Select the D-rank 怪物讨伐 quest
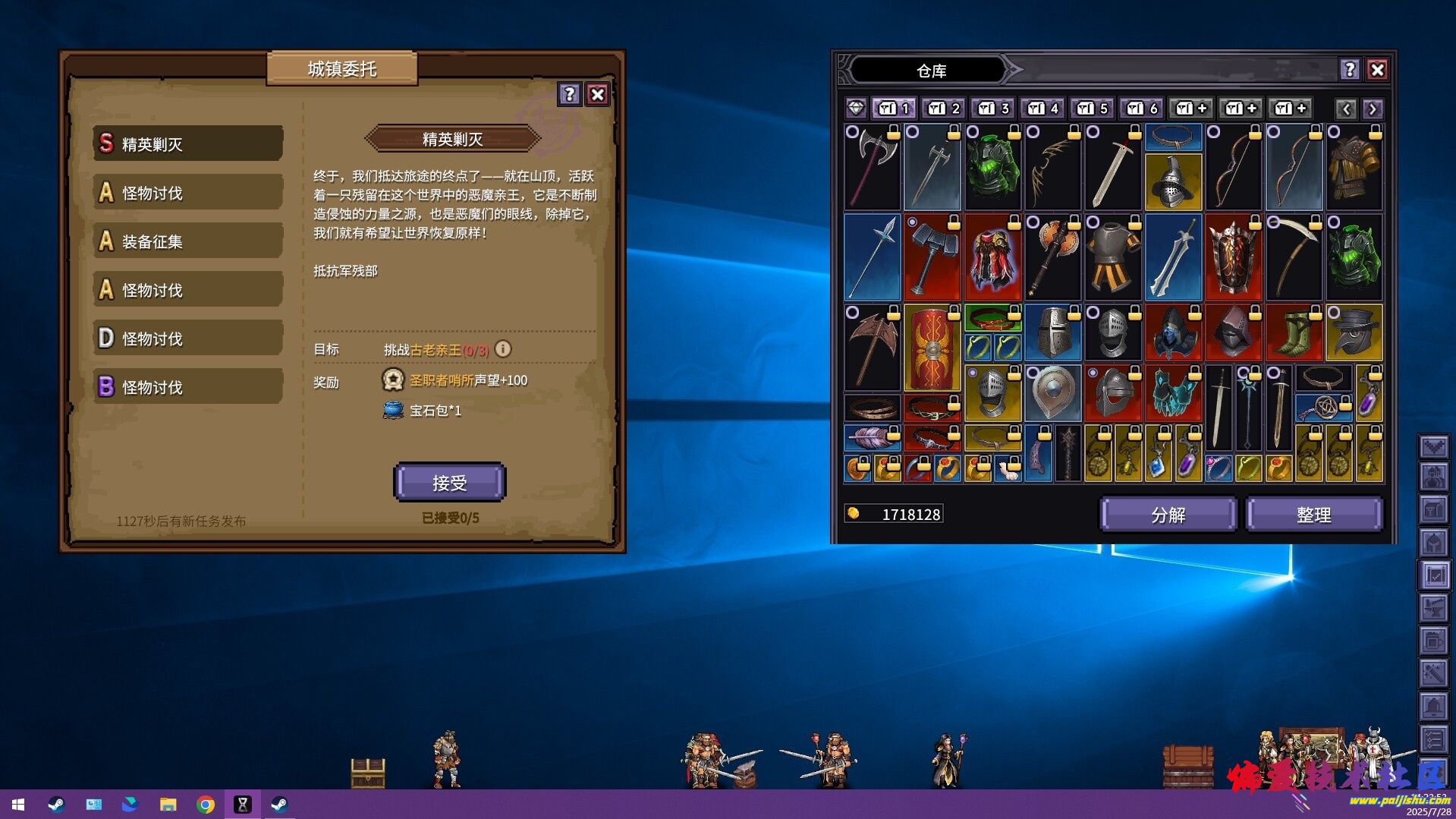 188,339
